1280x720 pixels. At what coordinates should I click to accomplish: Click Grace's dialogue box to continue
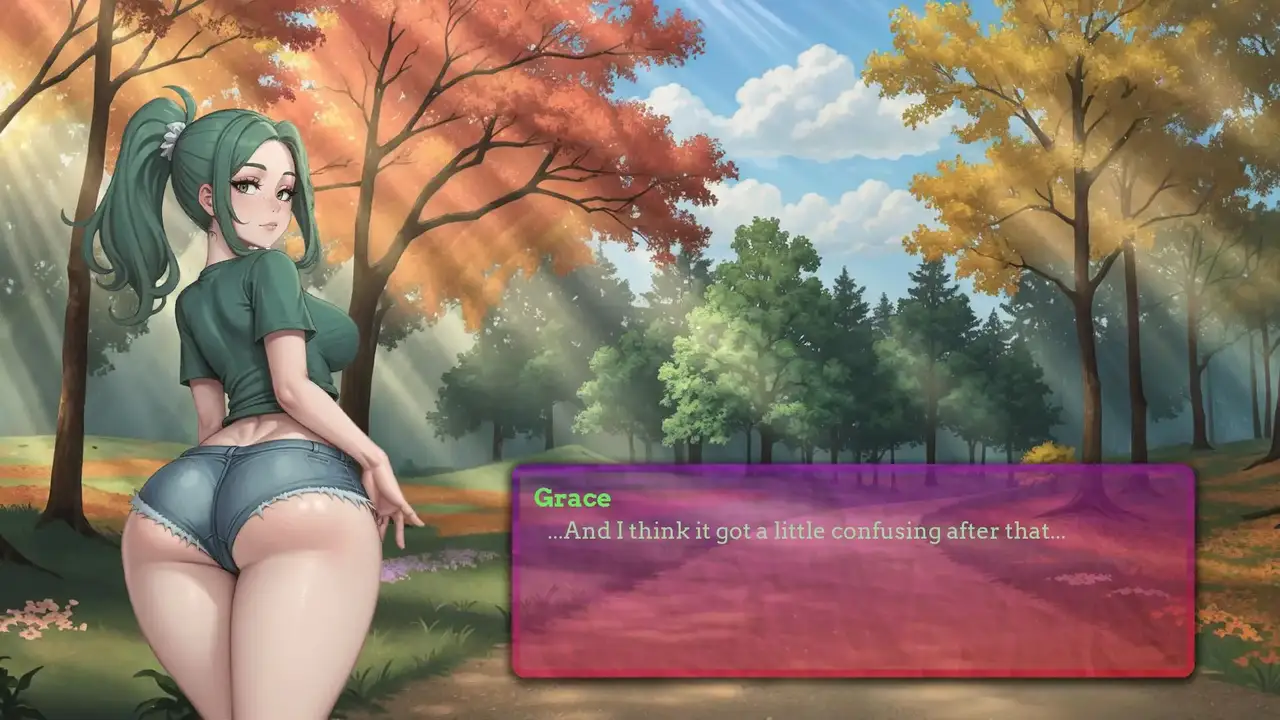852,570
